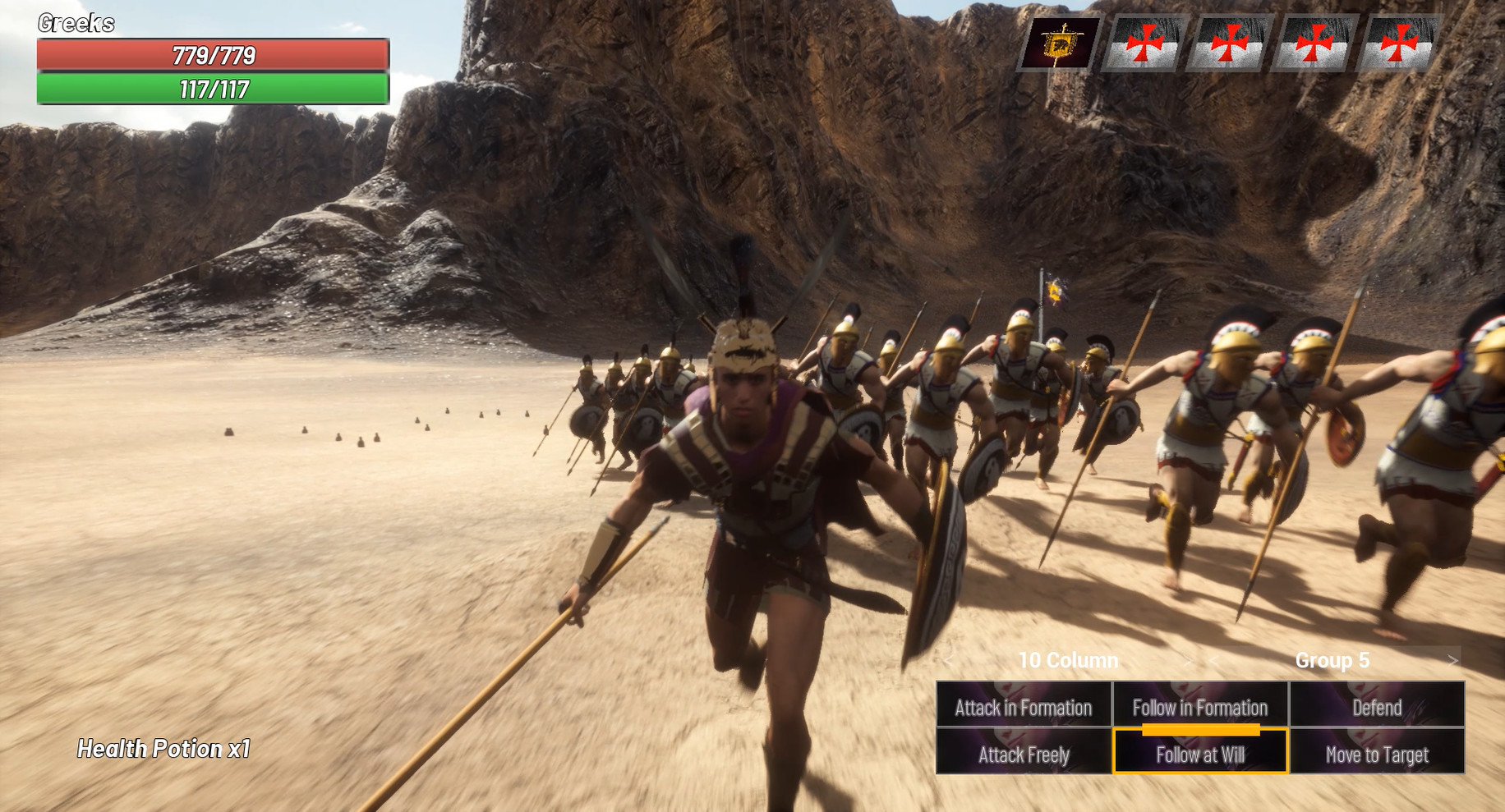Viewport: 1505px width, 812px height.
Task: Click the 10 Column formation label
Action: coord(1068,659)
